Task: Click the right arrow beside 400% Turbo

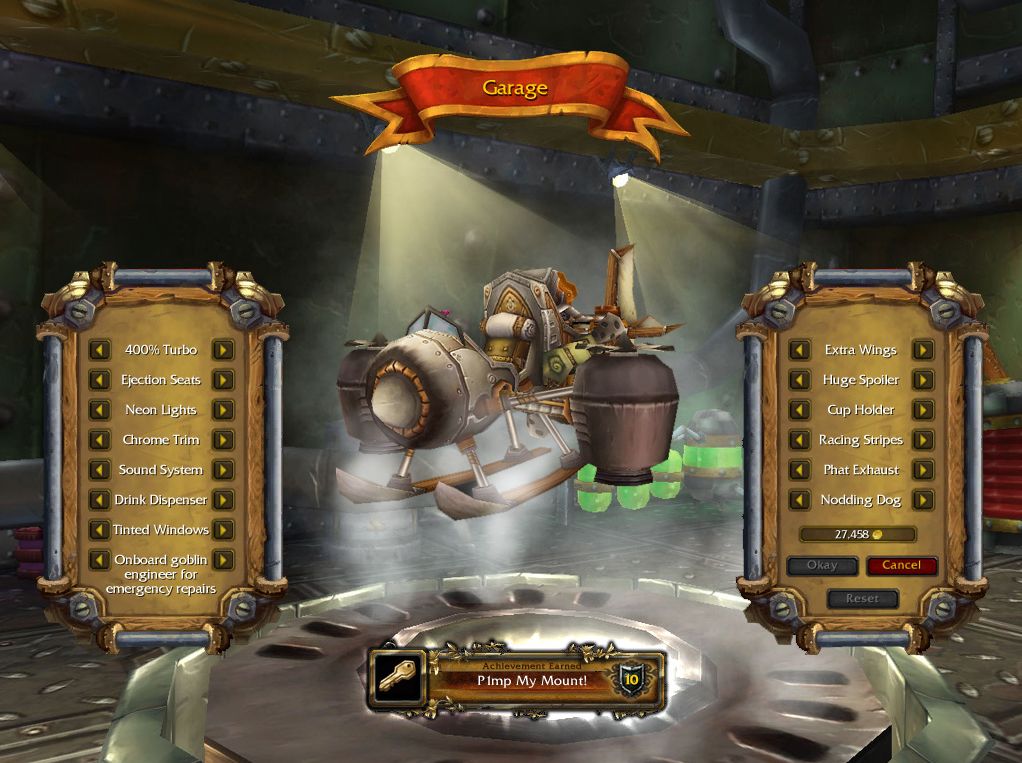Action: 223,350
